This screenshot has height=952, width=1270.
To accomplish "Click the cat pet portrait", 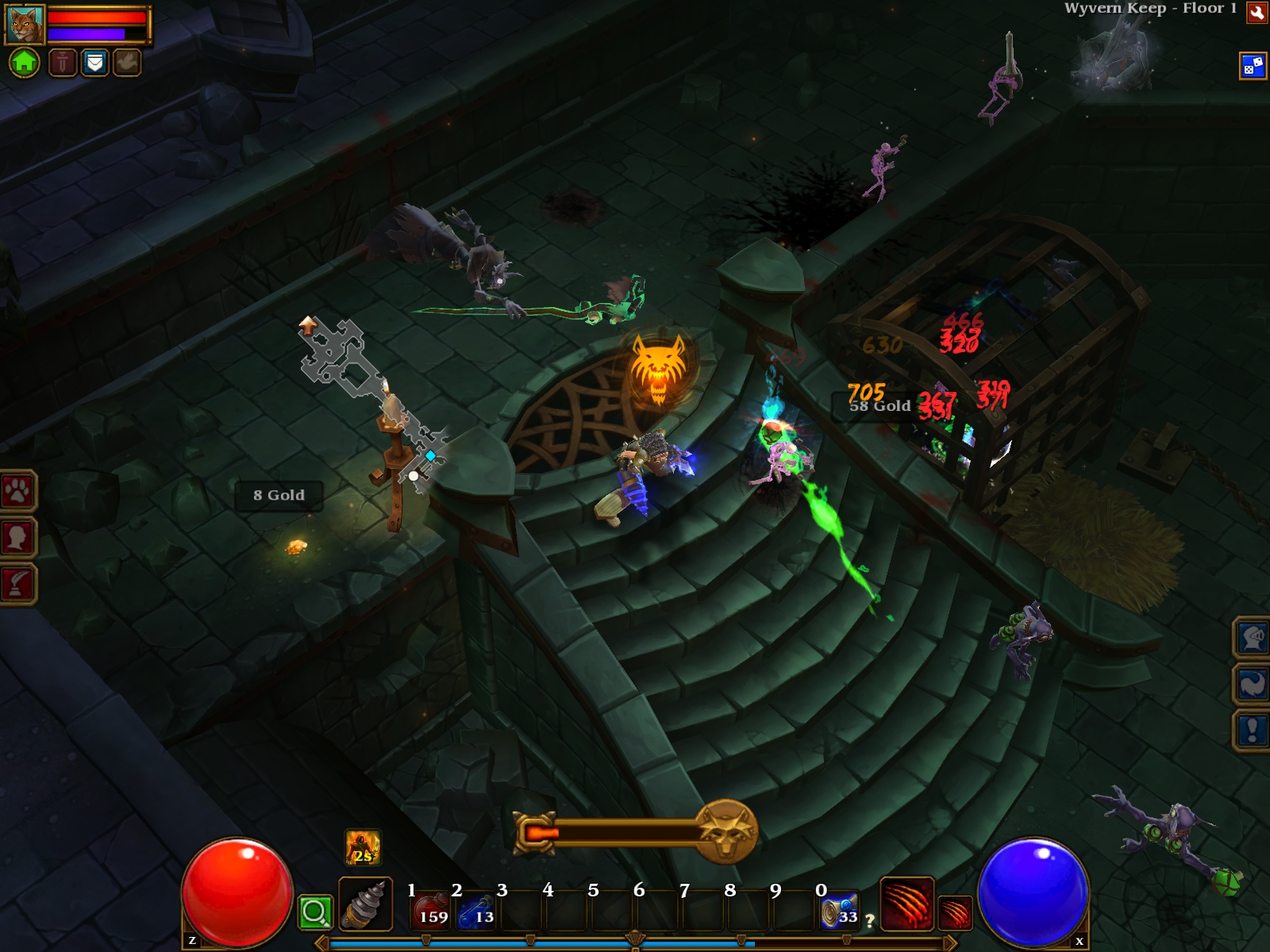I will (x=25, y=24).
